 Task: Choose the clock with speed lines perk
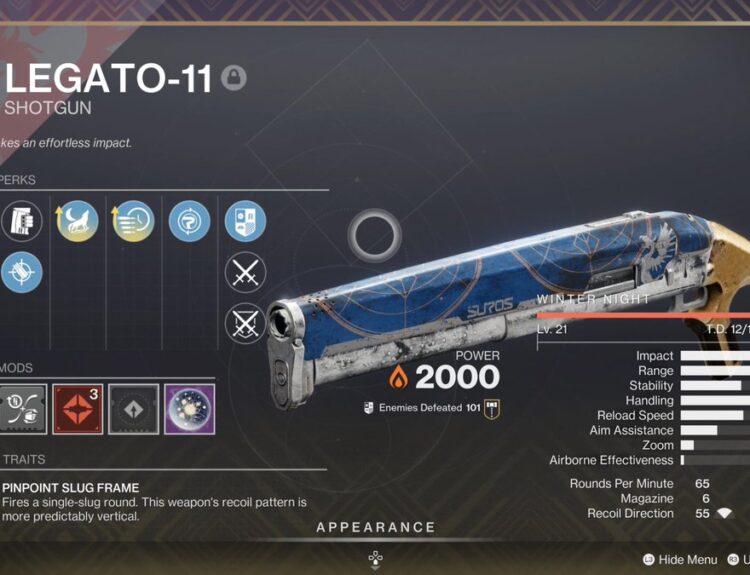[134, 221]
